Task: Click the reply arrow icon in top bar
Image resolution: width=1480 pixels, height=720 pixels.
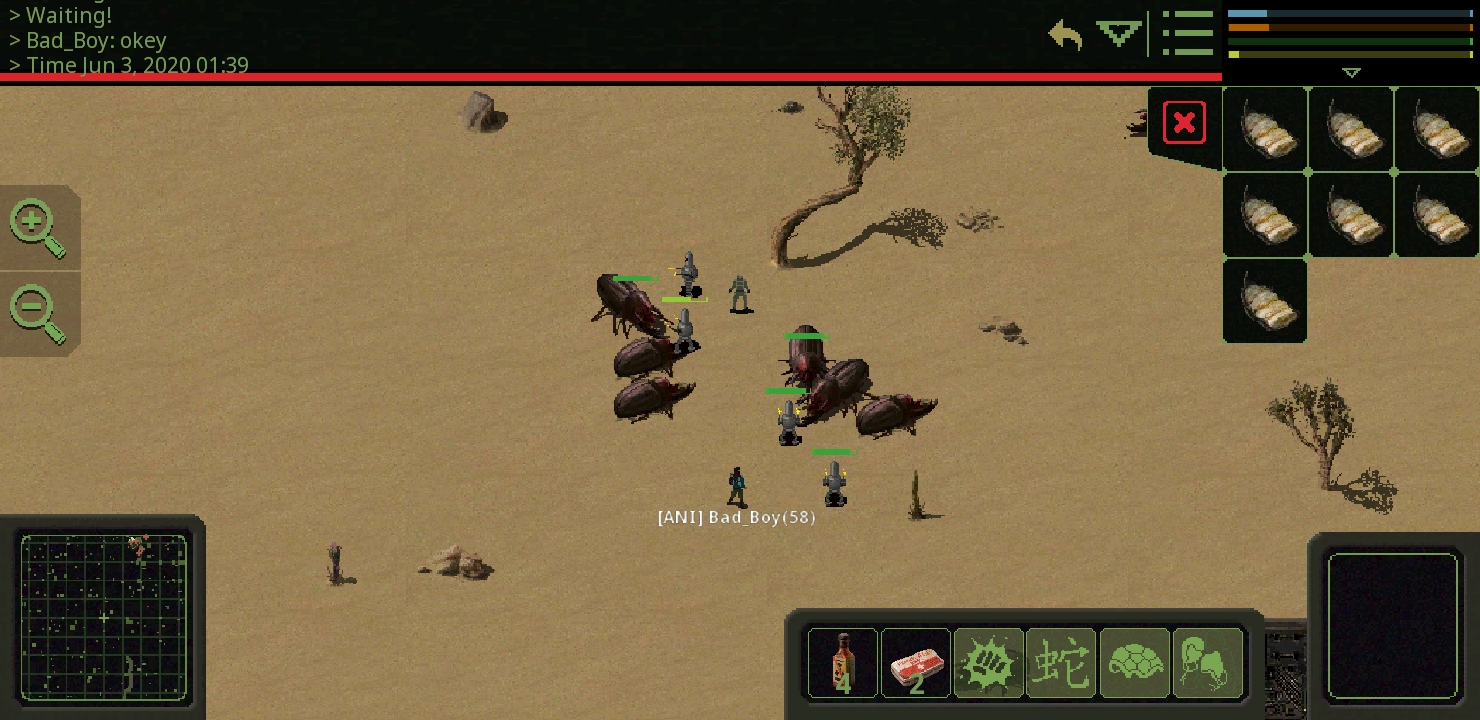Action: click(x=1065, y=35)
